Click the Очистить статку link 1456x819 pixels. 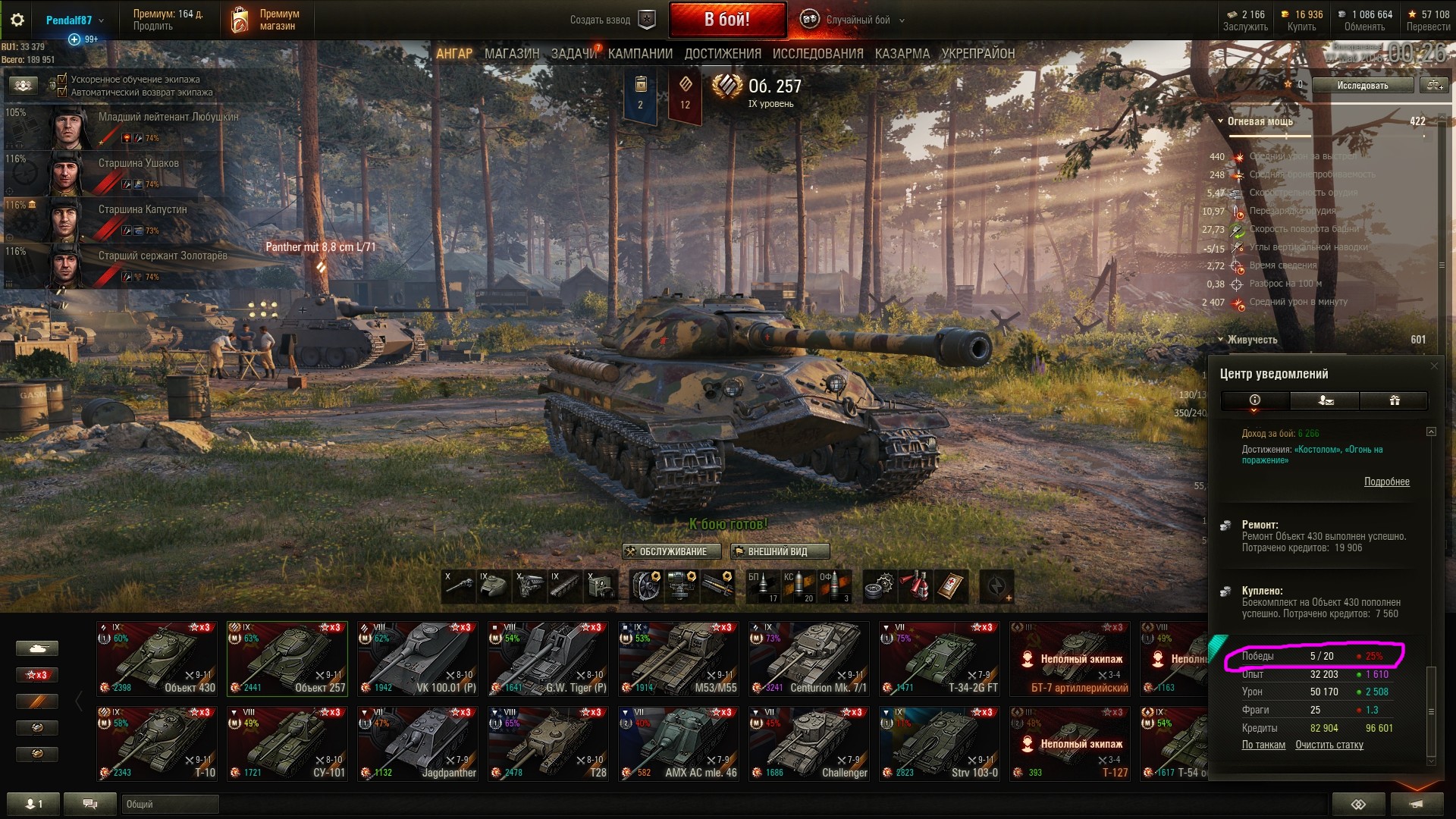1329,745
